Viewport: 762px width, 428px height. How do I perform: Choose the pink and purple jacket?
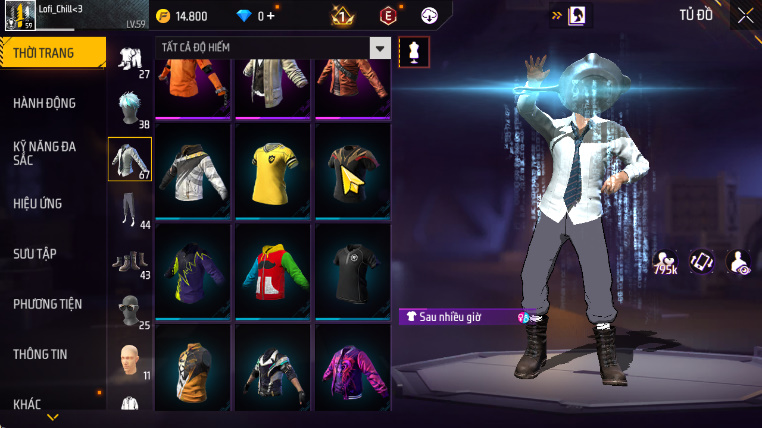click(x=352, y=371)
